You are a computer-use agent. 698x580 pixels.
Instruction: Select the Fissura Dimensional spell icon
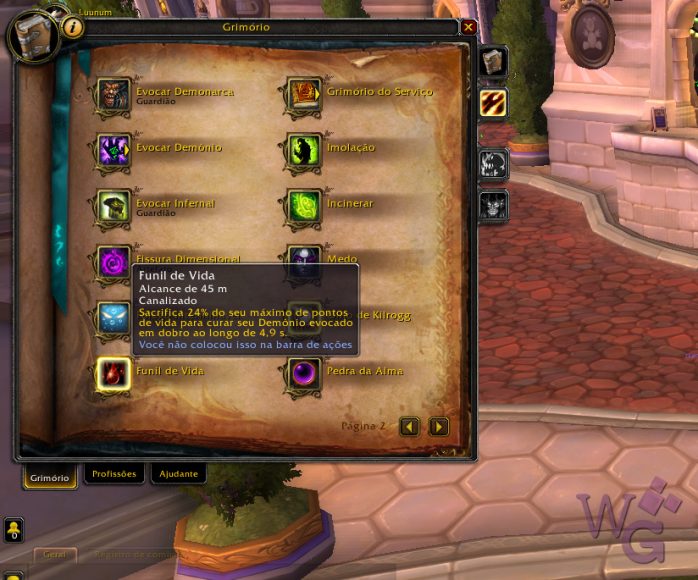(113, 261)
